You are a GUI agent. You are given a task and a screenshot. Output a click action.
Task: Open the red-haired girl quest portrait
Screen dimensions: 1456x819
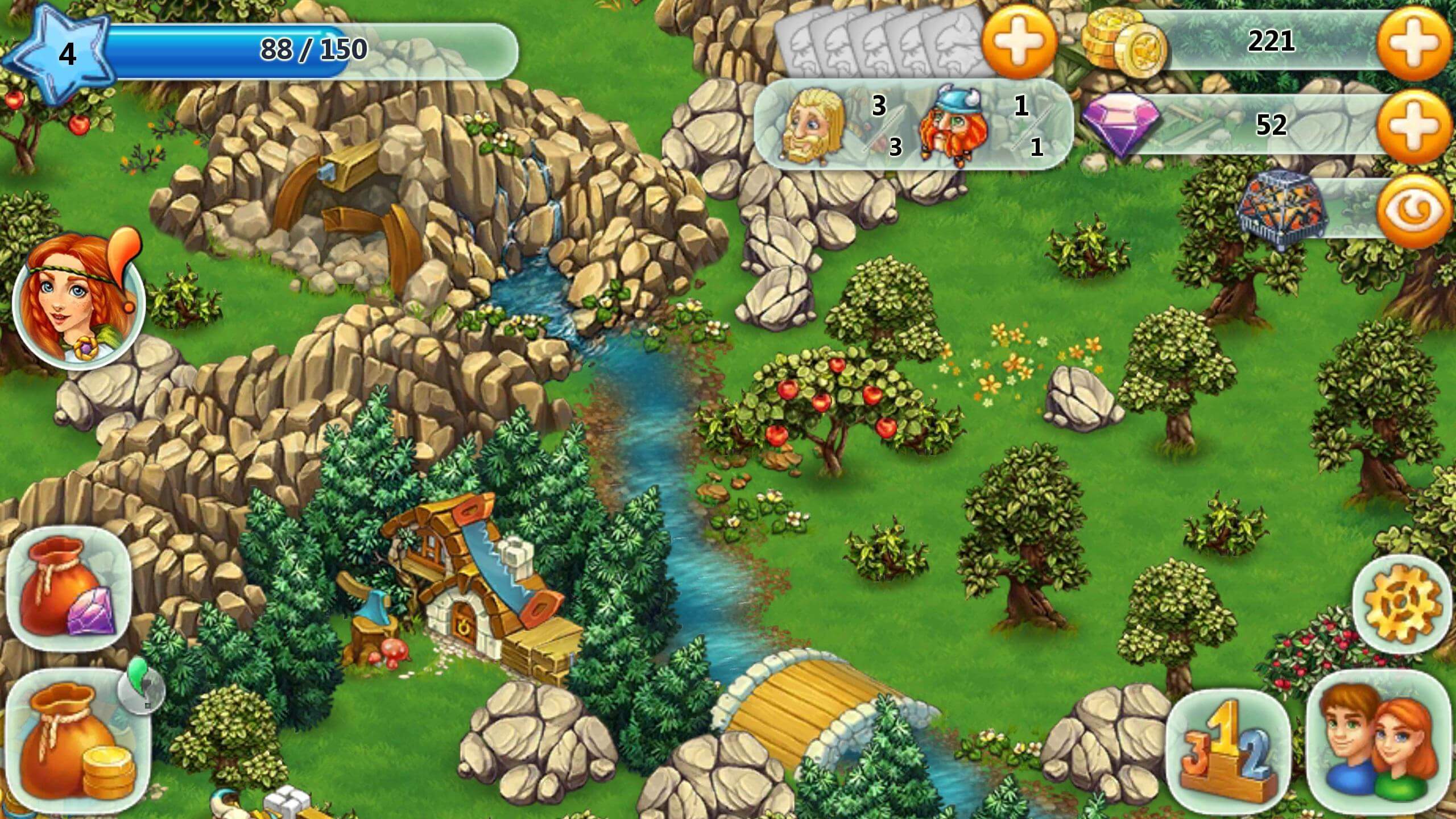78,303
